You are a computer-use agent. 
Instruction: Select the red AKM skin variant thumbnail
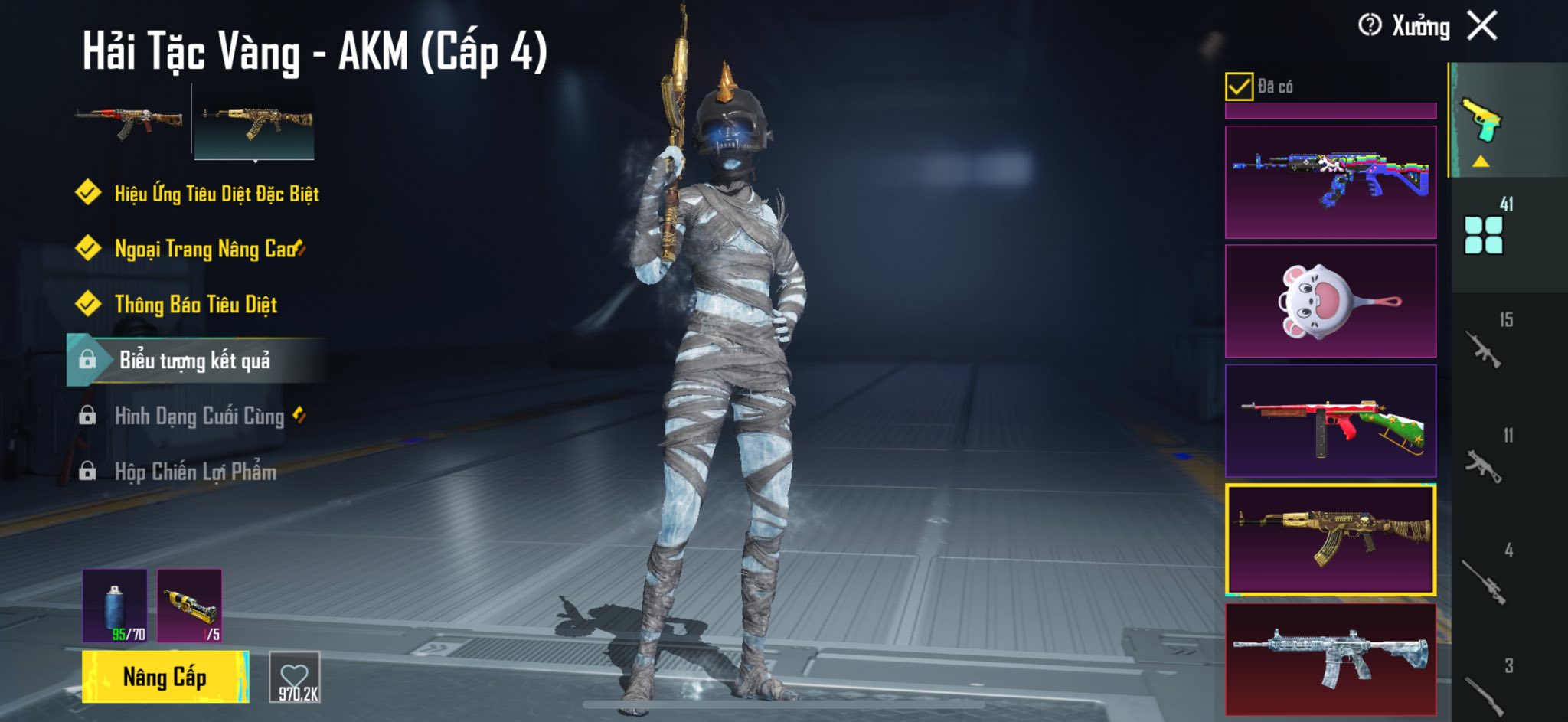(x=129, y=123)
